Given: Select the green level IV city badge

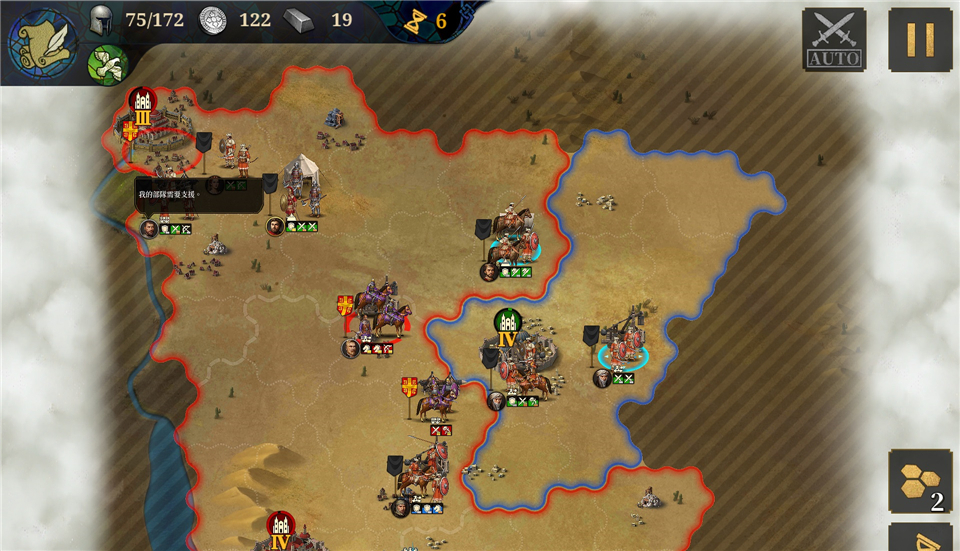Looking at the screenshot, I should (x=508, y=327).
